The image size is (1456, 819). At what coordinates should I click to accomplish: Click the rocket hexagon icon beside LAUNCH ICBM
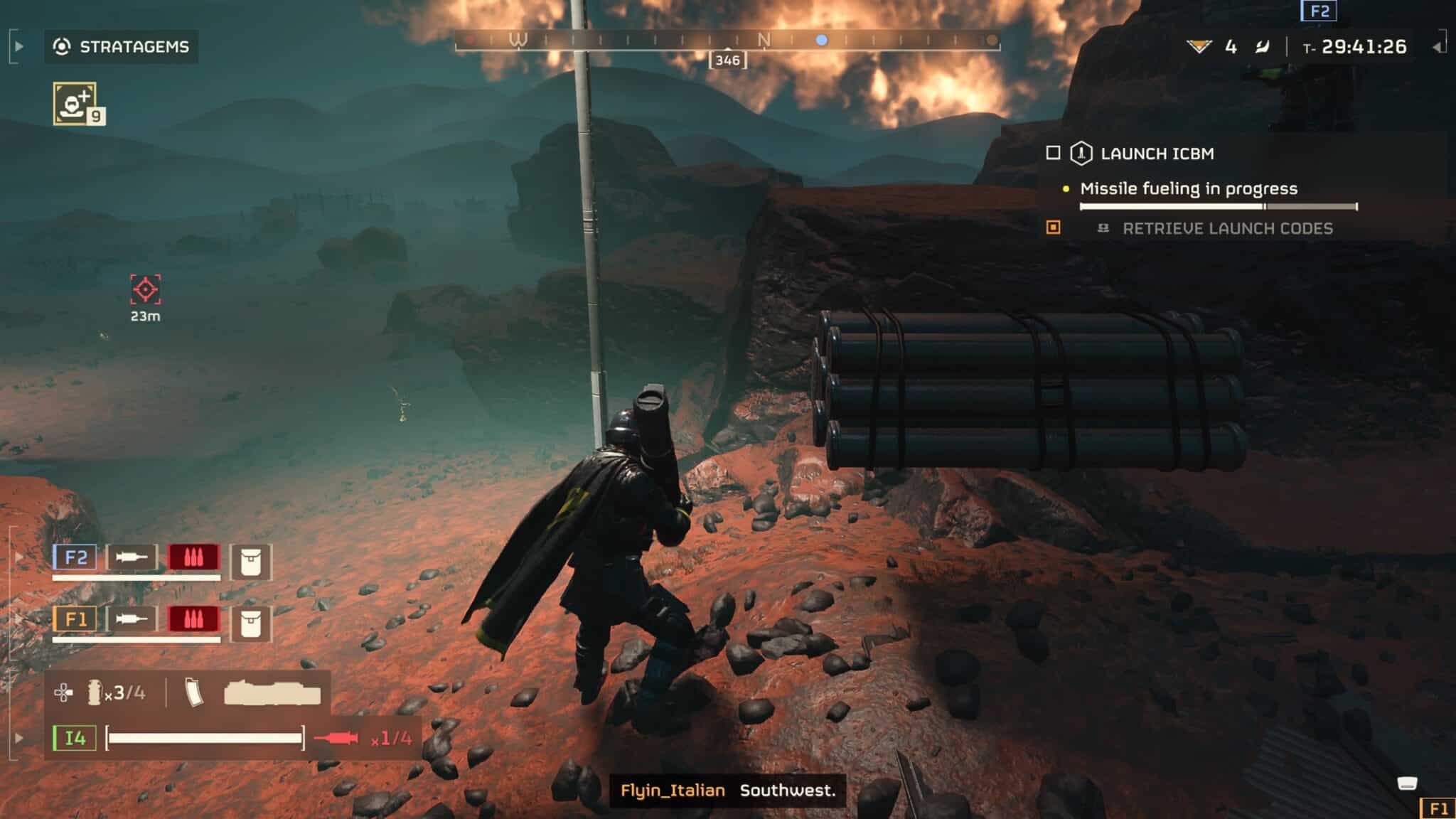1081,154
